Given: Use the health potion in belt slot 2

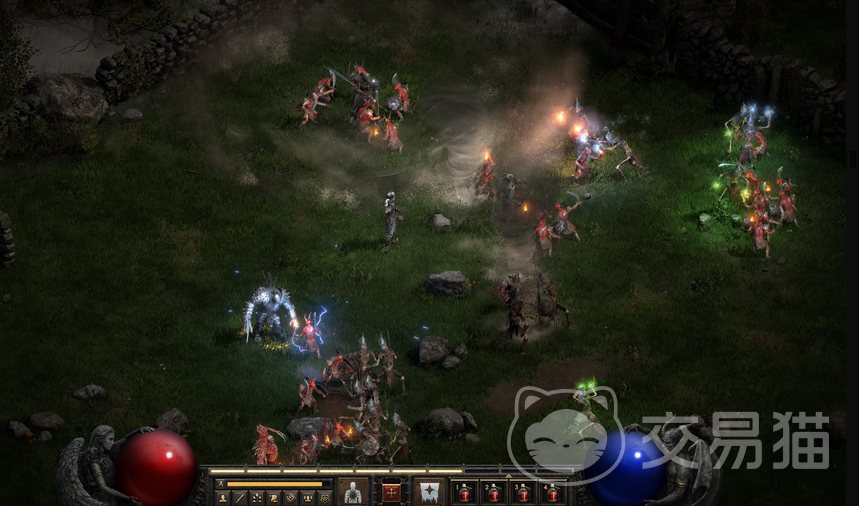Looking at the screenshot, I should (x=493, y=492).
